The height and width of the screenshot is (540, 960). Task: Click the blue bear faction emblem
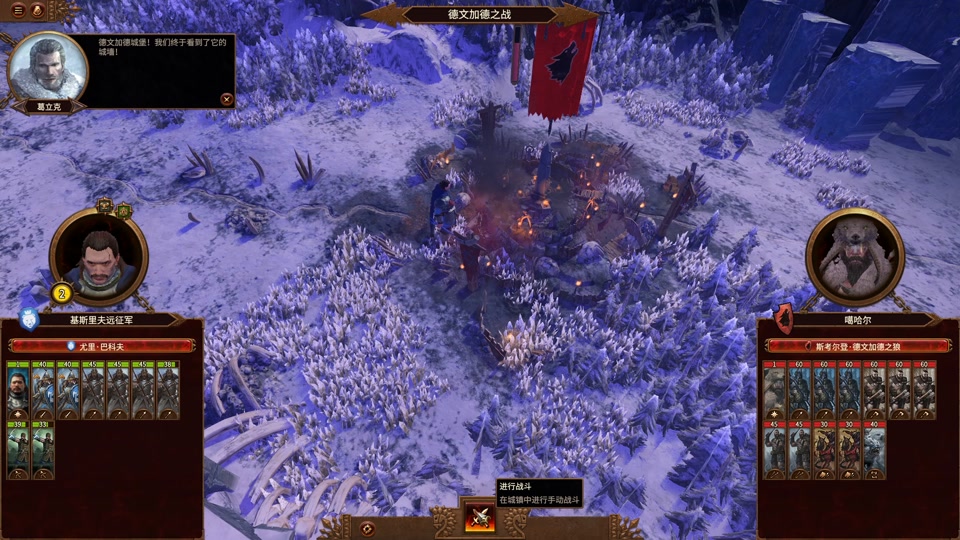coord(27,320)
